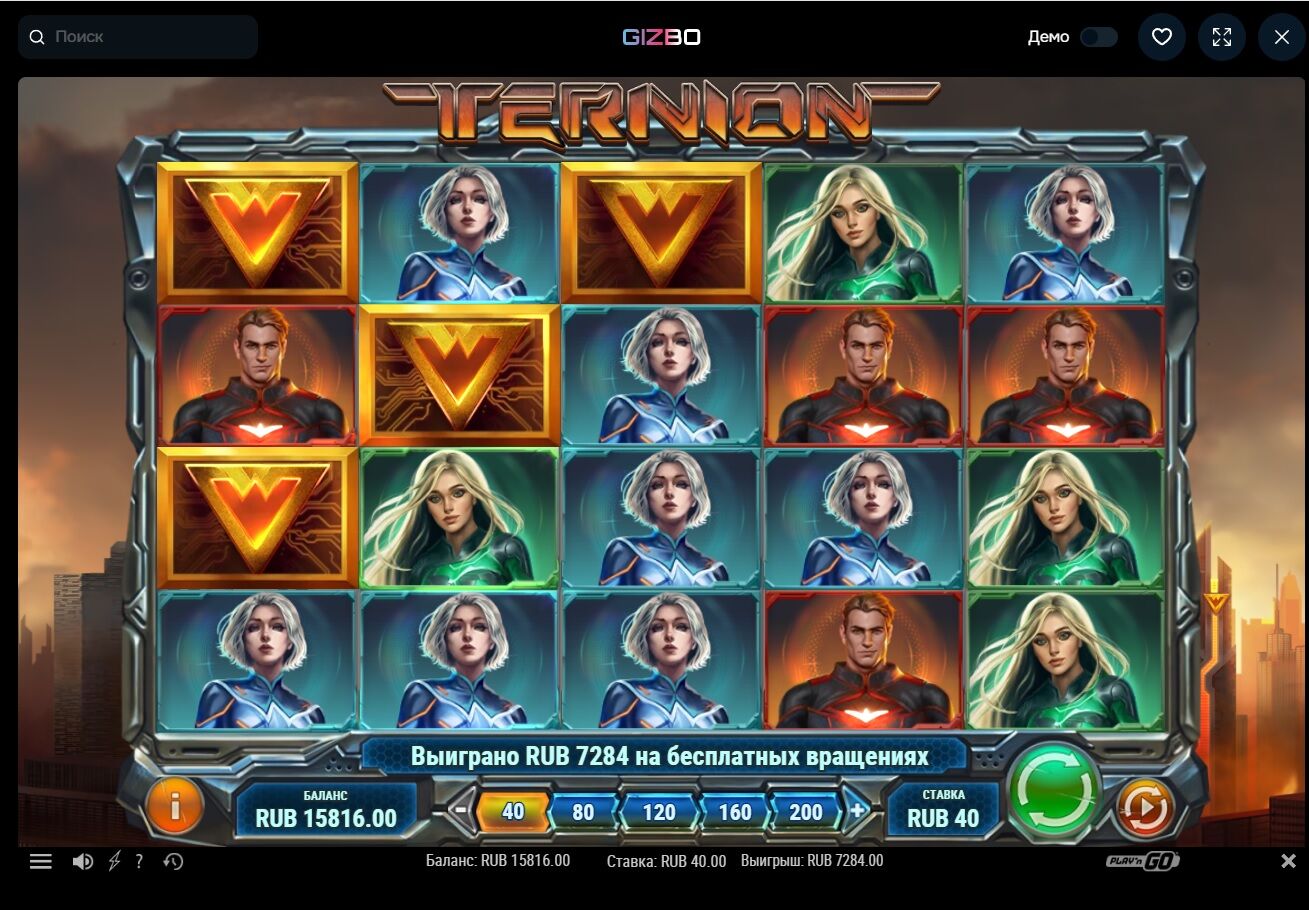The width and height of the screenshot is (1309, 910).
Task: Close the bottom game toolbar with X
Action: coord(1289,861)
